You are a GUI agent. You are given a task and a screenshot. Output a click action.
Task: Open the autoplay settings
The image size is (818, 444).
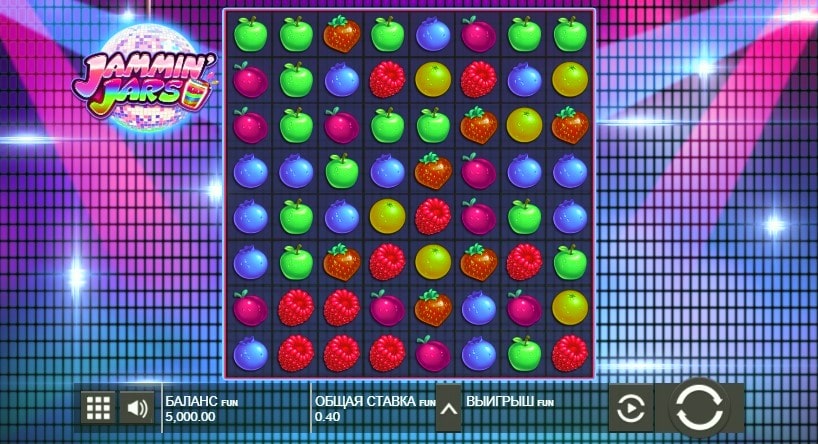pyautogui.click(x=630, y=408)
